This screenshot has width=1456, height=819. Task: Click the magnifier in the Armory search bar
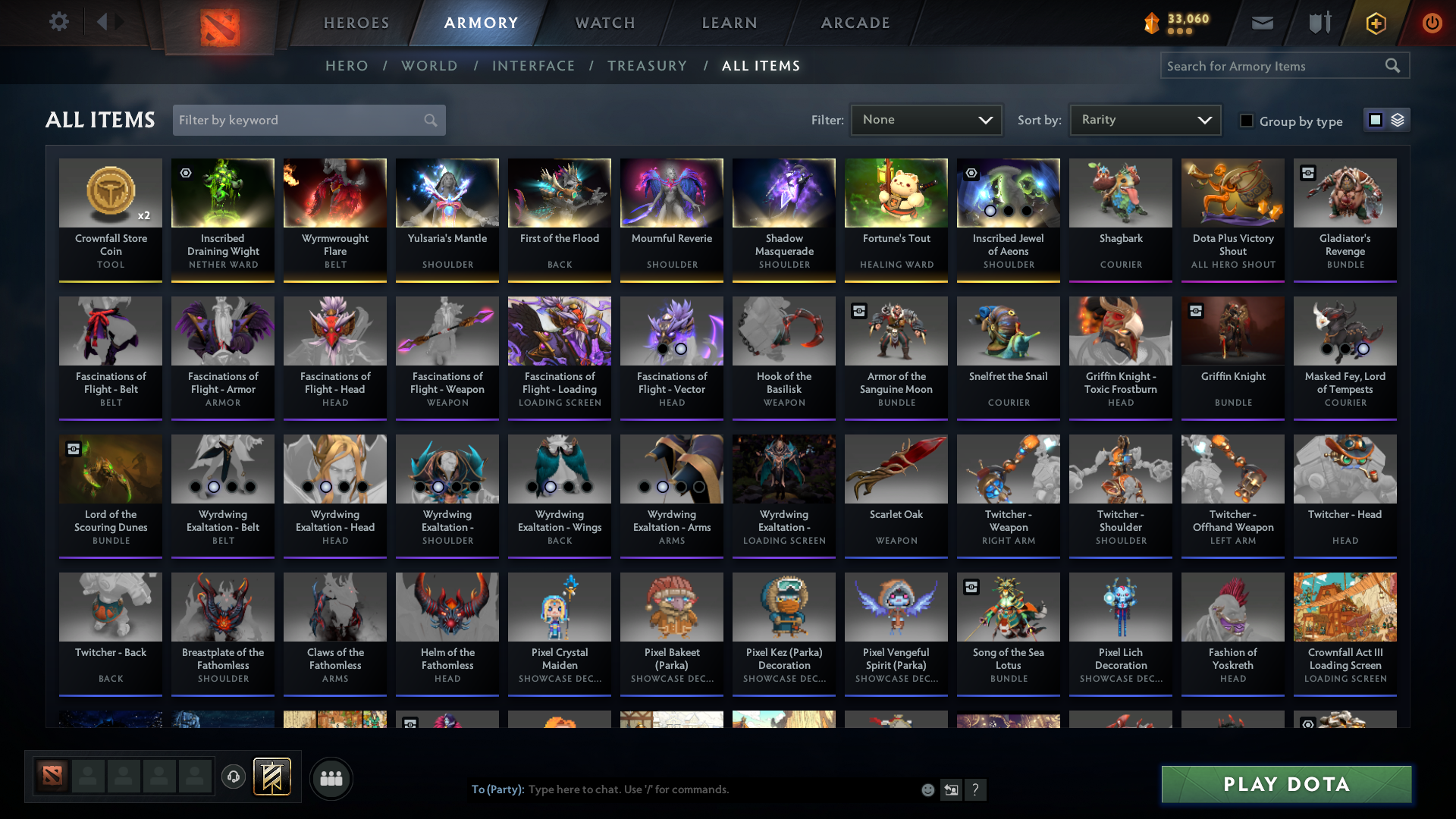tap(1393, 65)
